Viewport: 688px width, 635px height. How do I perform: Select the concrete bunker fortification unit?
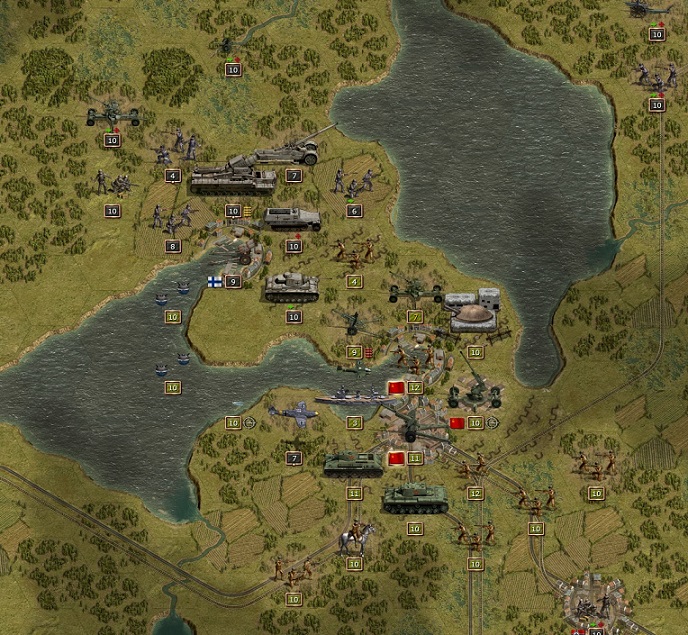pos(472,311)
